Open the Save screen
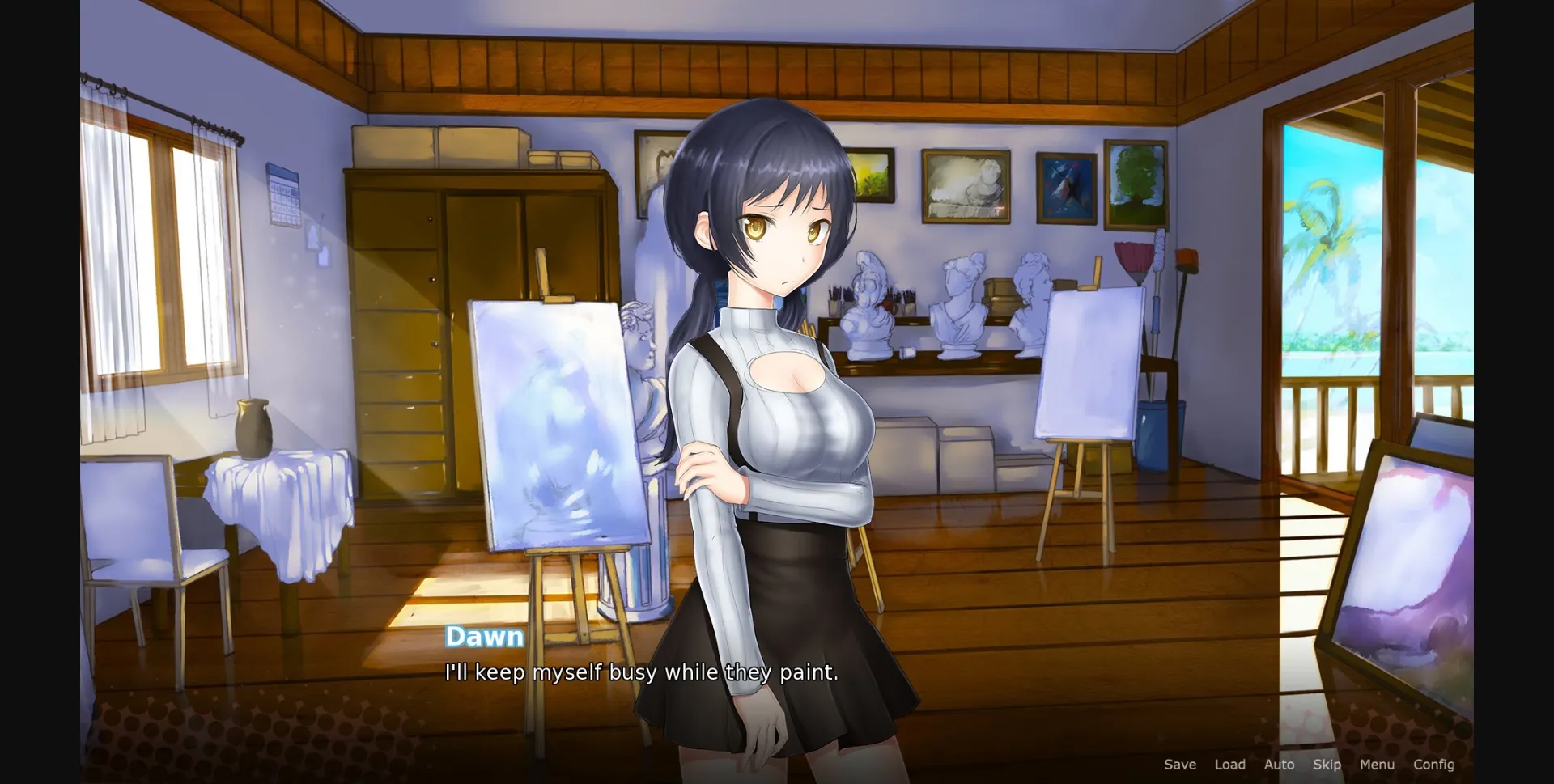 coord(1180,764)
